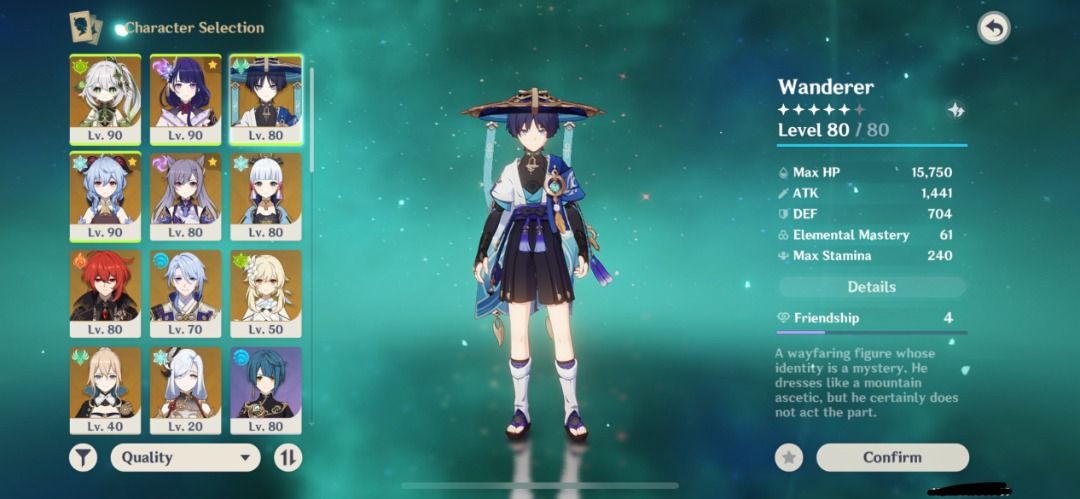Confirm the Wanderer selection
This screenshot has height=499, width=1080.
892,457
